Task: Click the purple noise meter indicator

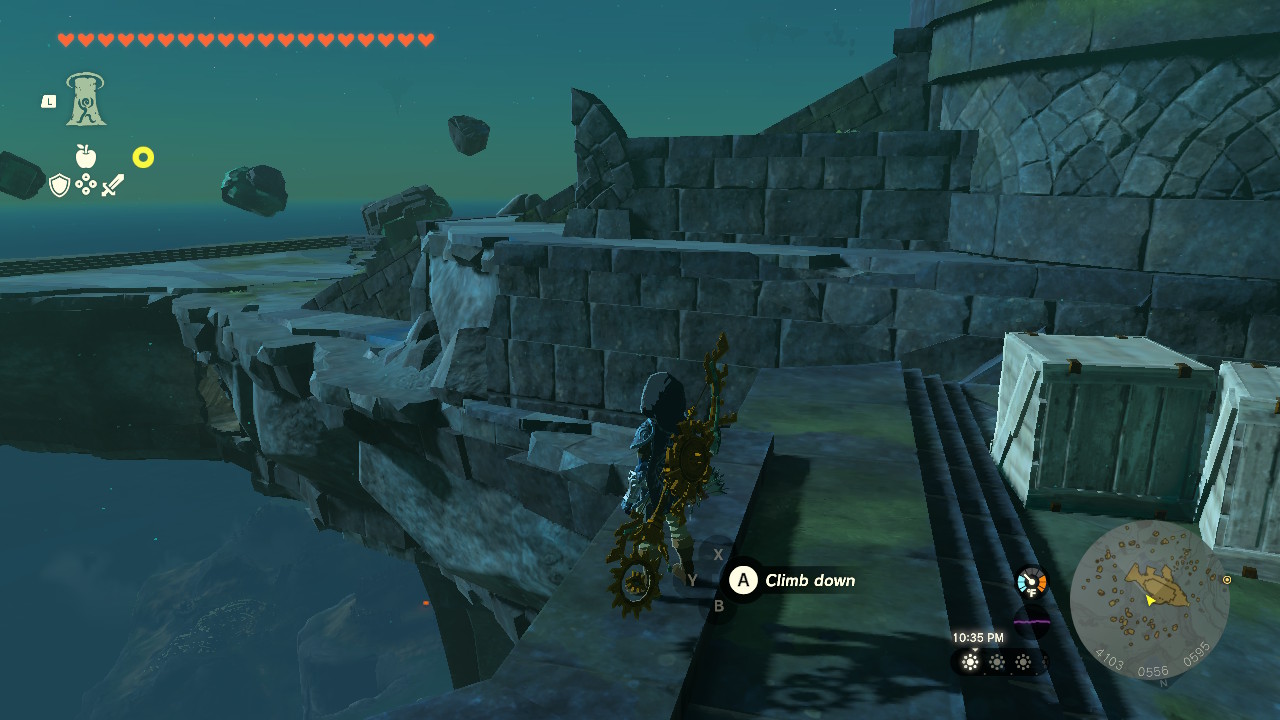Action: 1032,622
